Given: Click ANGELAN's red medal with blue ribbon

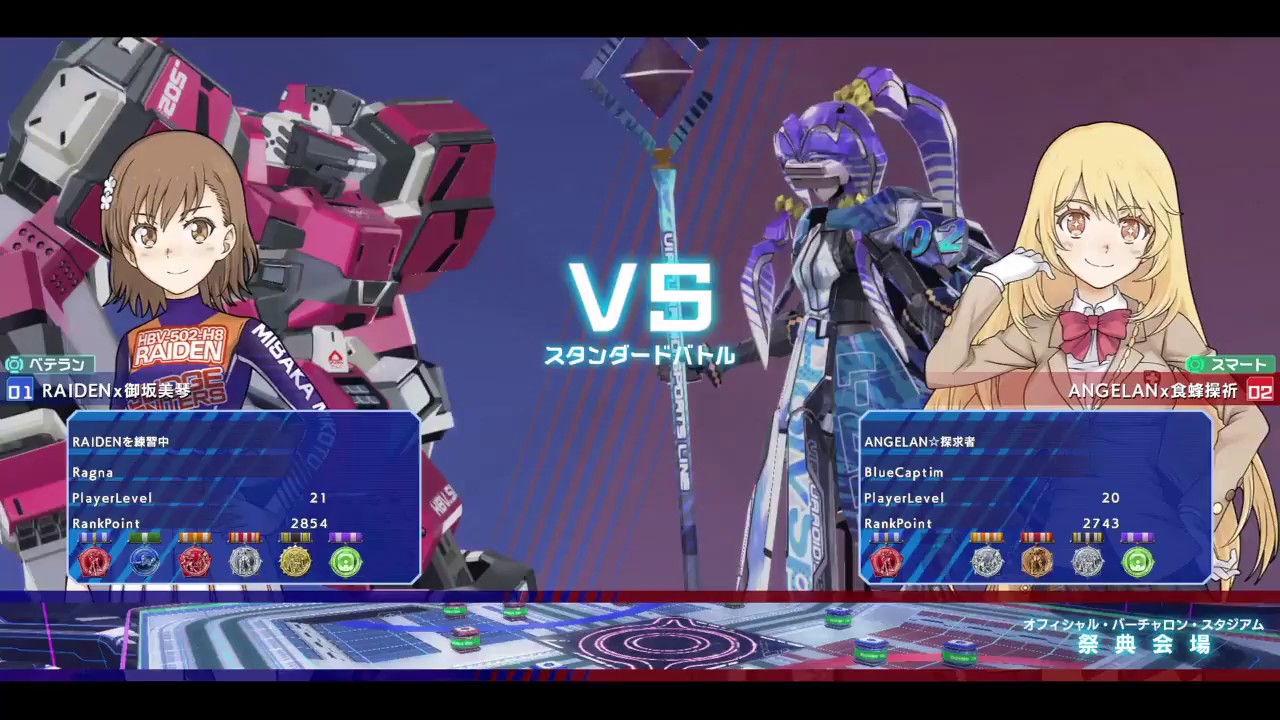Looking at the screenshot, I should coord(888,562).
